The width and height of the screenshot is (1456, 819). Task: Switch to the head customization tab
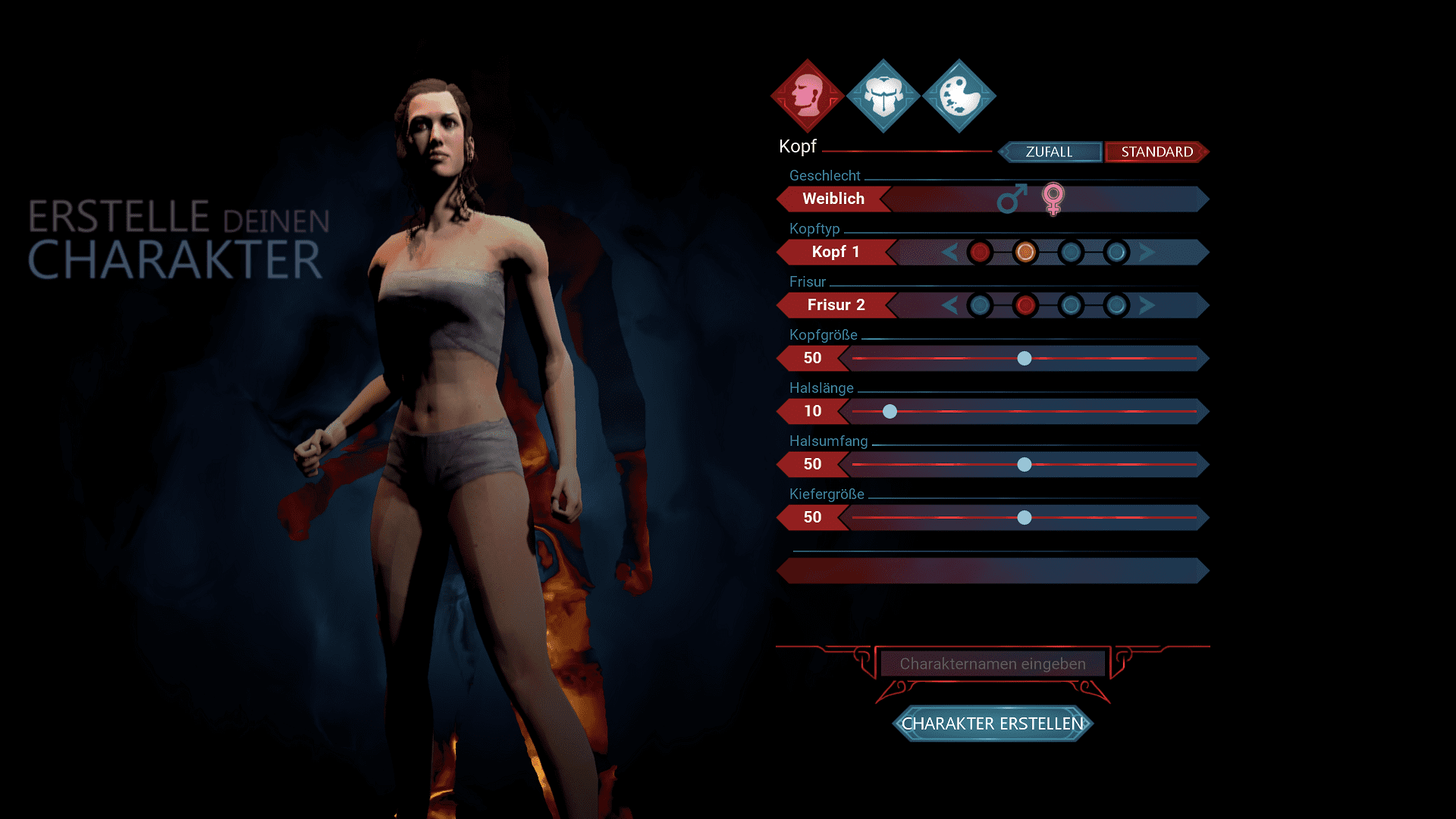[x=808, y=96]
